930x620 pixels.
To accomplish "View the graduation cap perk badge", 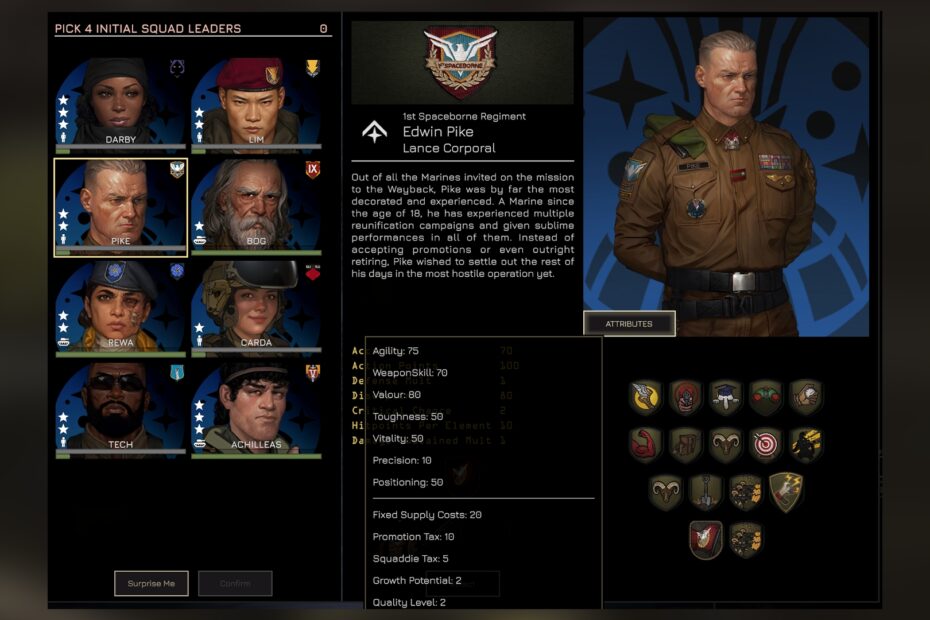I will click(725, 396).
